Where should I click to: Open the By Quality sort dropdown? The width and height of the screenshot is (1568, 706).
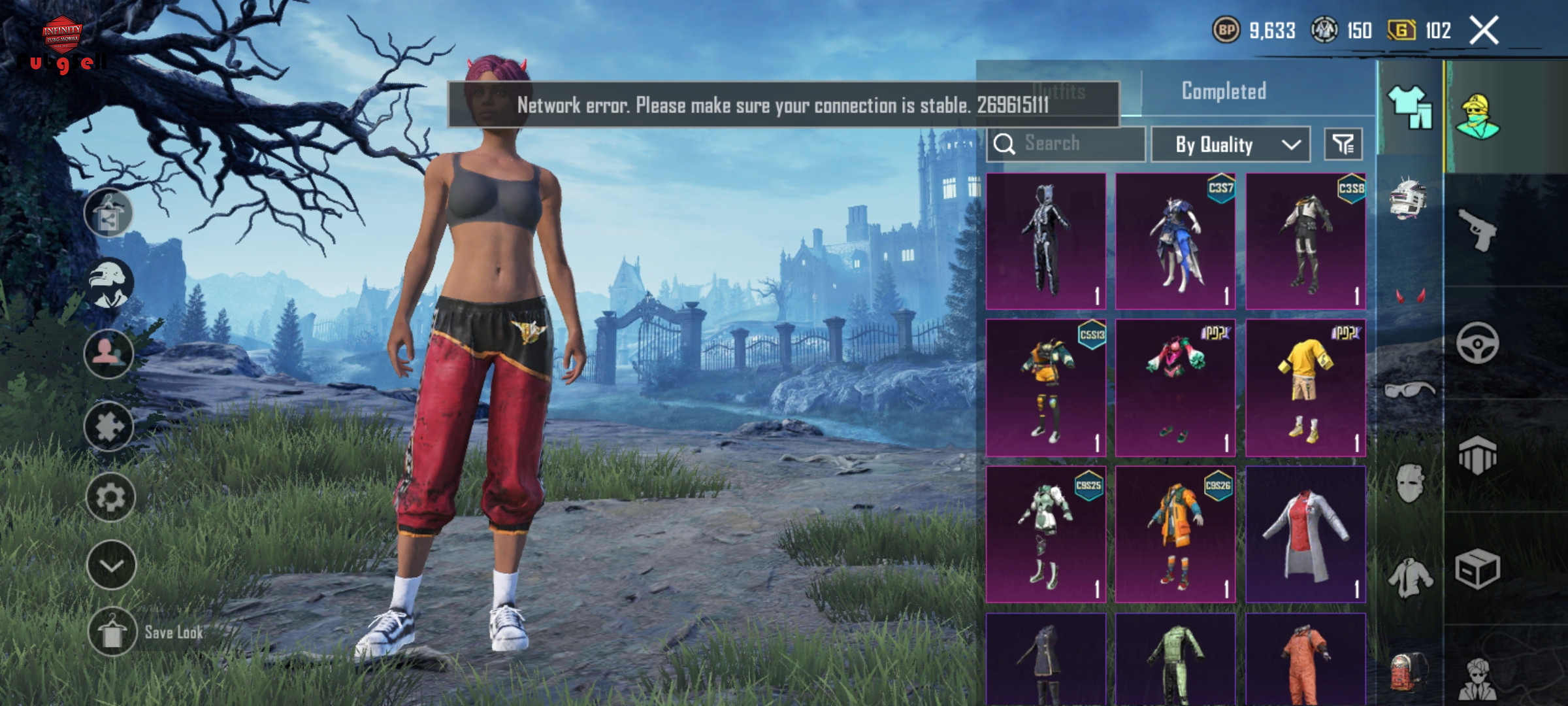point(1230,144)
